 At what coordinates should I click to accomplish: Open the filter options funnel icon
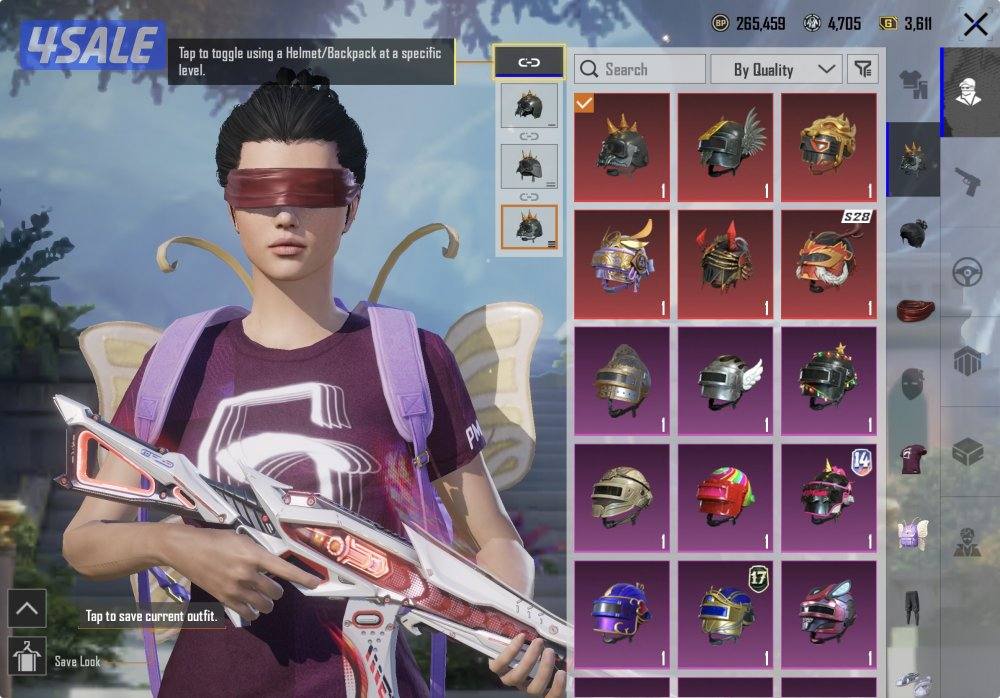click(x=862, y=69)
